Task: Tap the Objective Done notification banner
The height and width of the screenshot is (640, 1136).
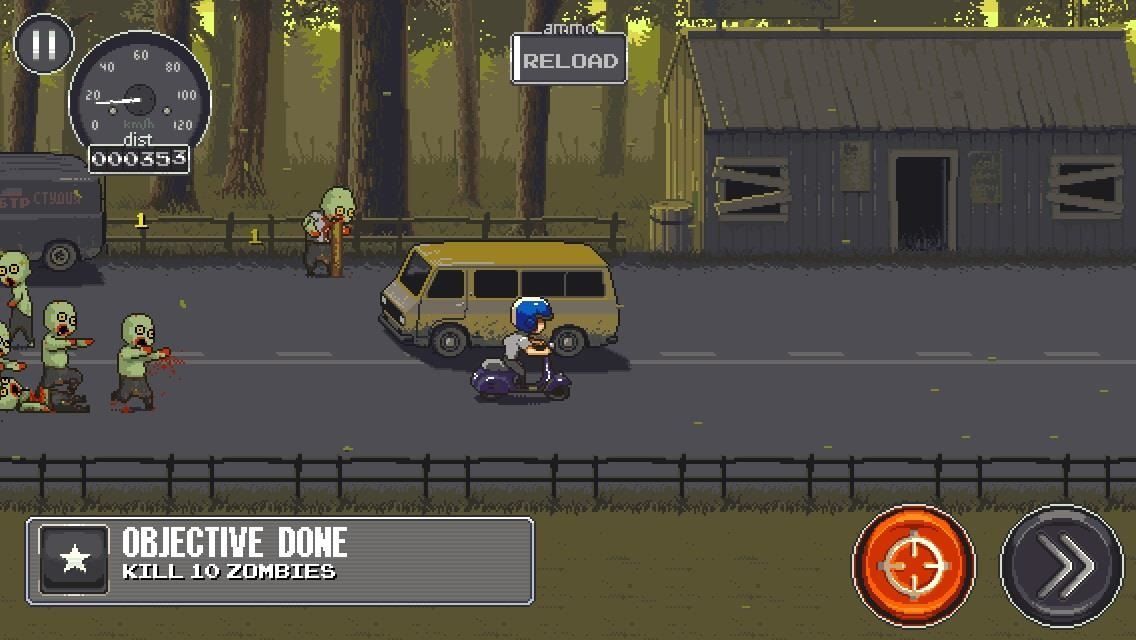Action: [x=280, y=561]
